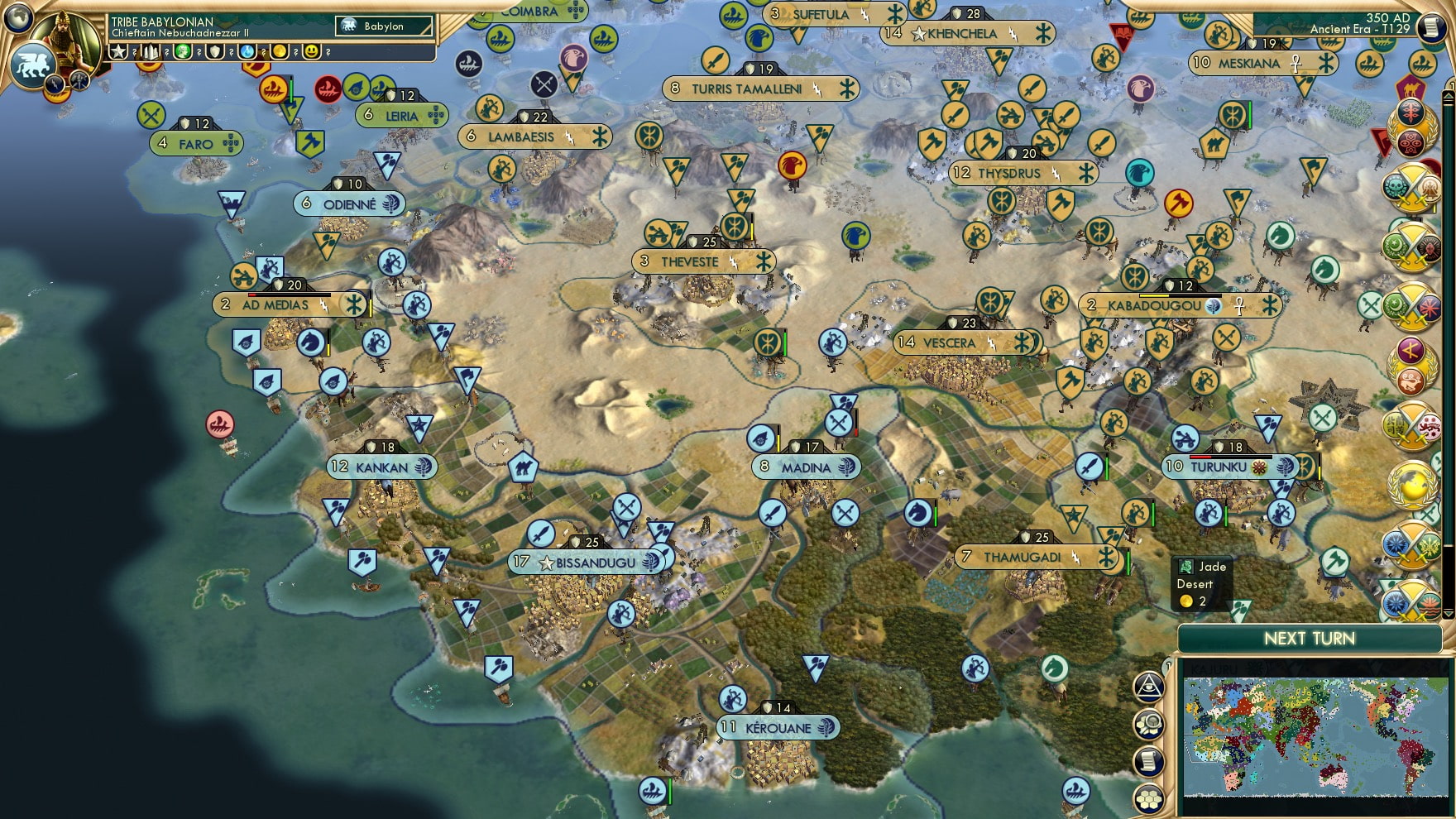Screen dimensions: 1456x819
Task: Click the gold coin icon on the status bar
Action: tap(279, 51)
